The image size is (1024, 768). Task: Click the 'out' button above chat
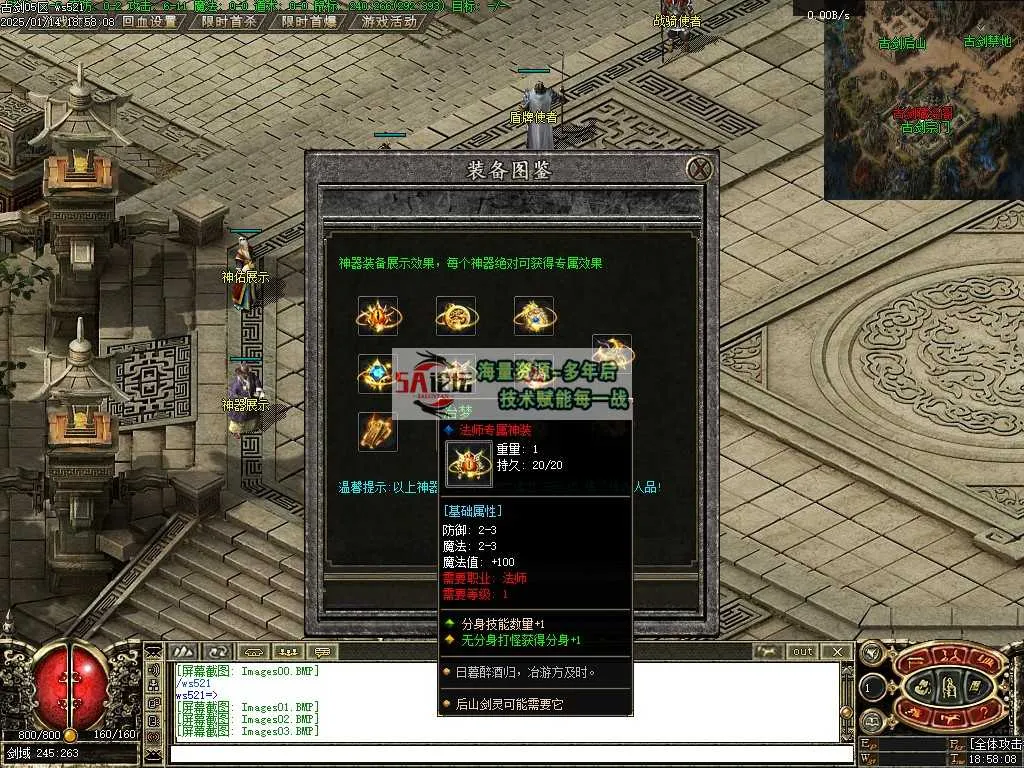click(802, 652)
